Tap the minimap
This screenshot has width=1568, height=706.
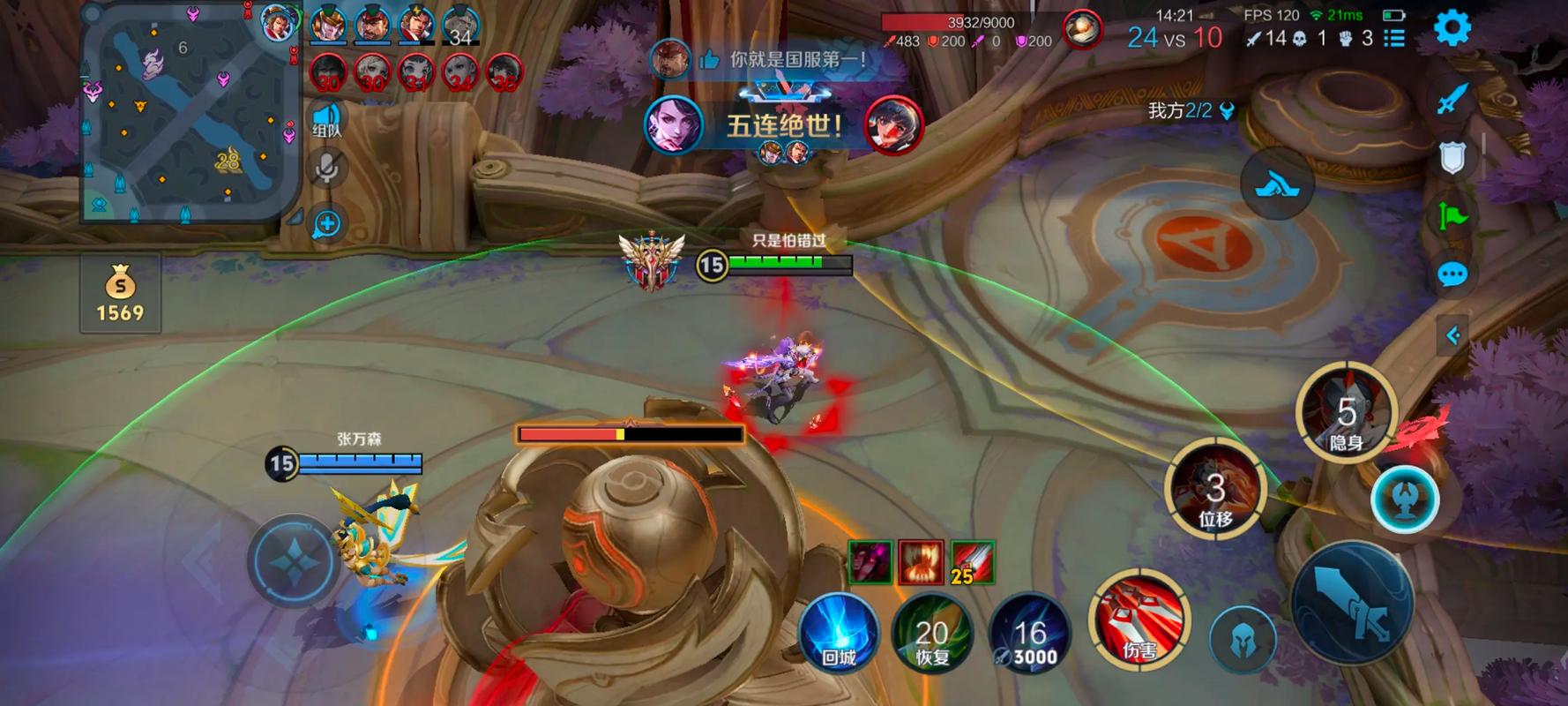[190, 115]
